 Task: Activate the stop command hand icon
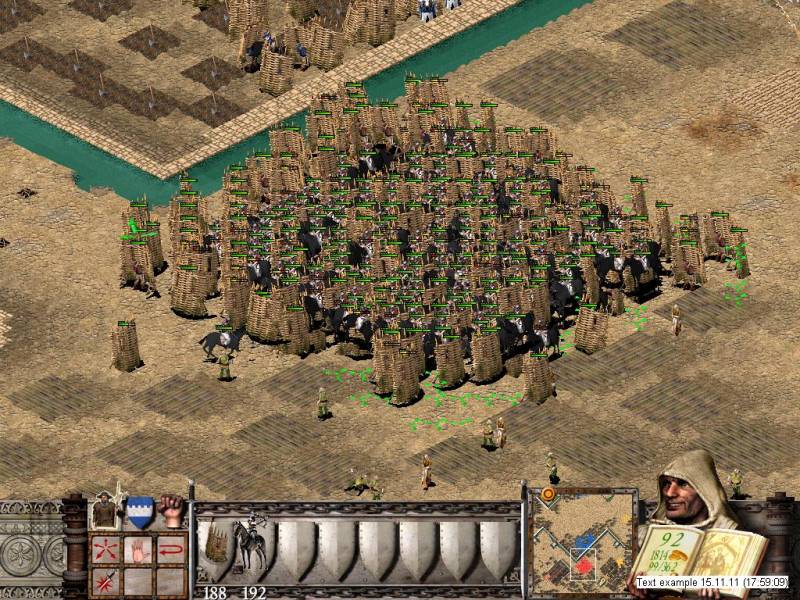pos(139,549)
